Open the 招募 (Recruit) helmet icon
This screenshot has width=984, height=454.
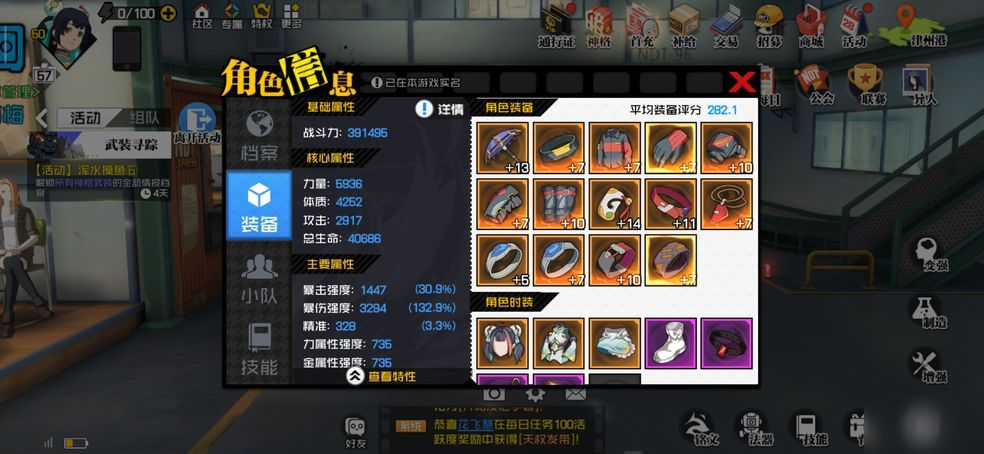pos(769,25)
